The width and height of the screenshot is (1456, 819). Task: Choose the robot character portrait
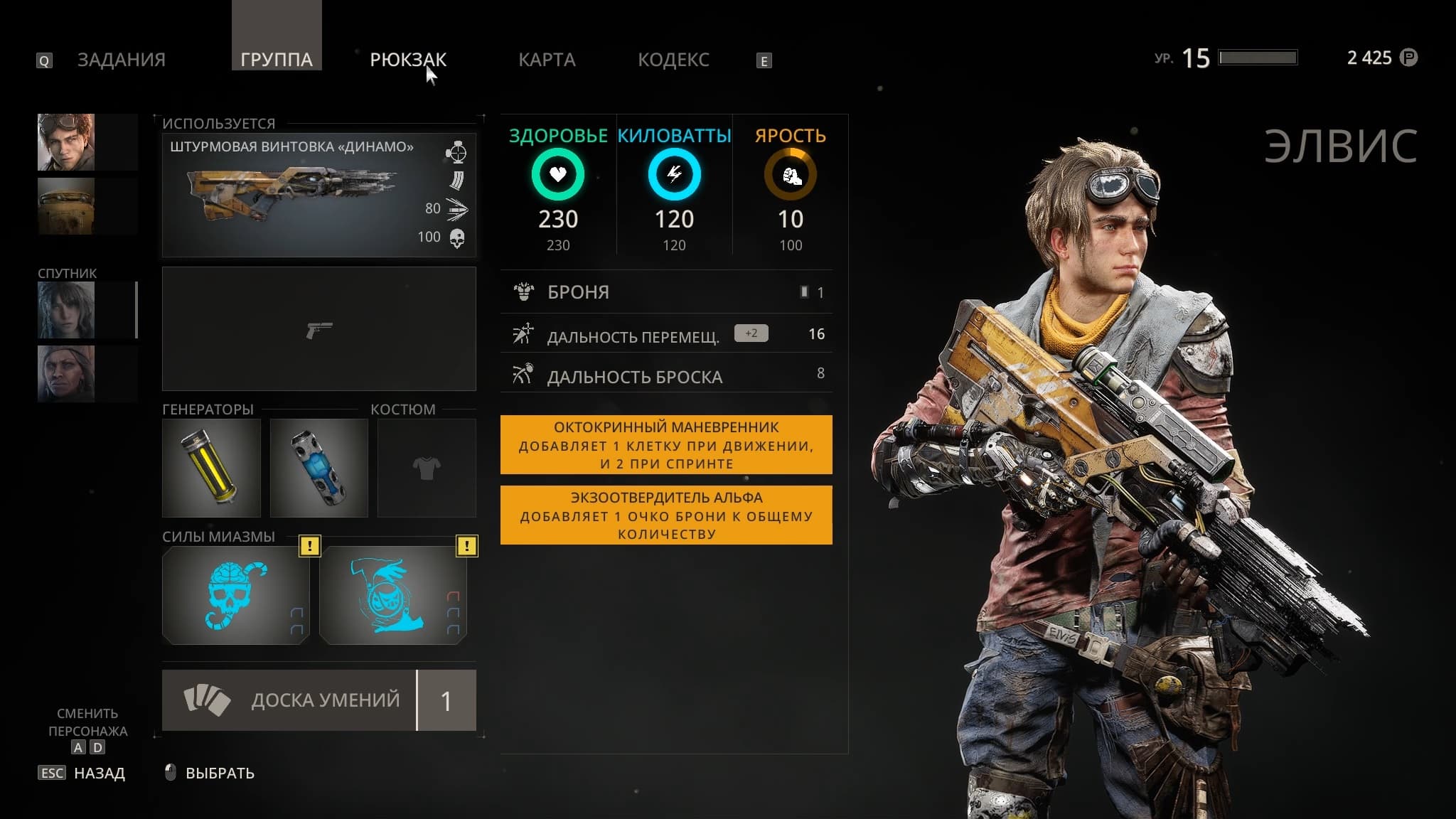(66, 206)
